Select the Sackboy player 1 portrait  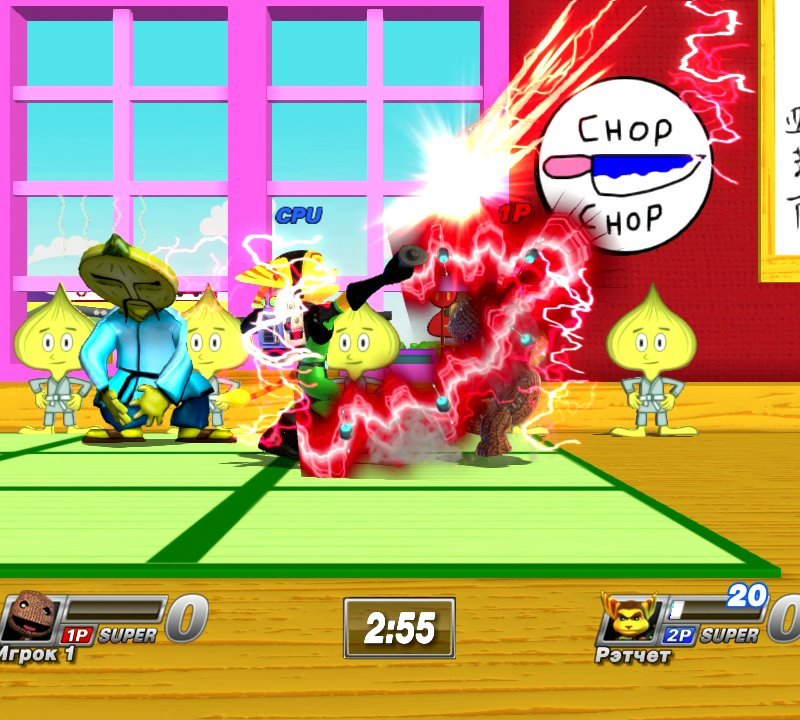tap(32, 615)
